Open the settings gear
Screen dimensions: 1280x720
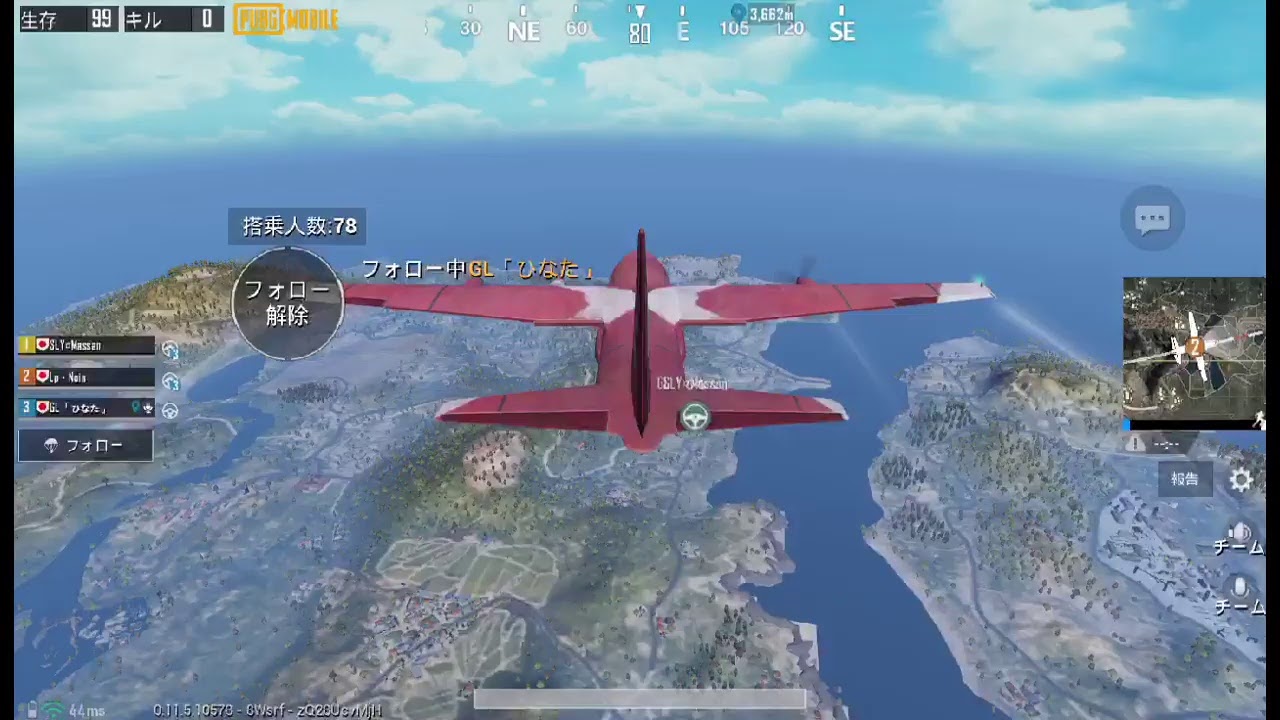coord(1241,480)
